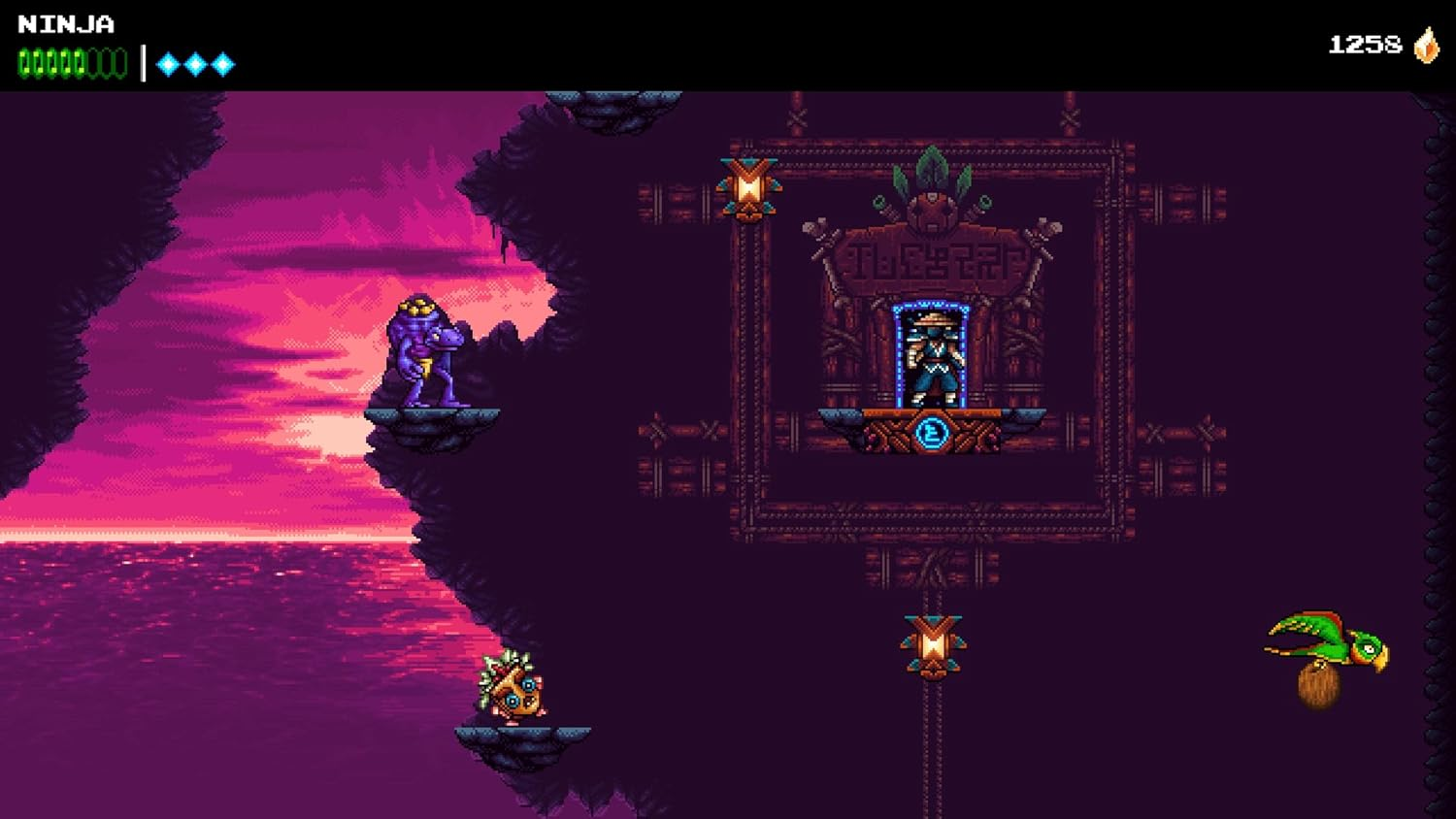This screenshot has height=819, width=1456.
Task: Click the lower hanging lantern below the shop
Action: click(931, 640)
